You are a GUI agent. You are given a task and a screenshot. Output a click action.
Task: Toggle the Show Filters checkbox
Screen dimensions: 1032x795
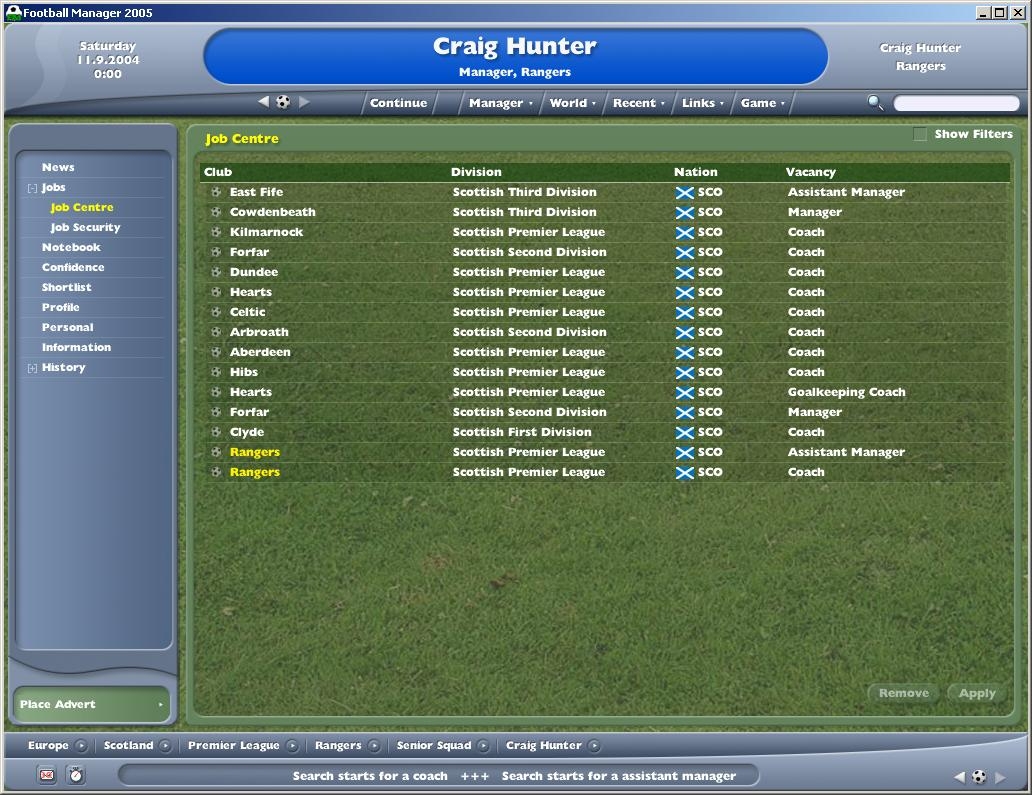click(x=920, y=134)
